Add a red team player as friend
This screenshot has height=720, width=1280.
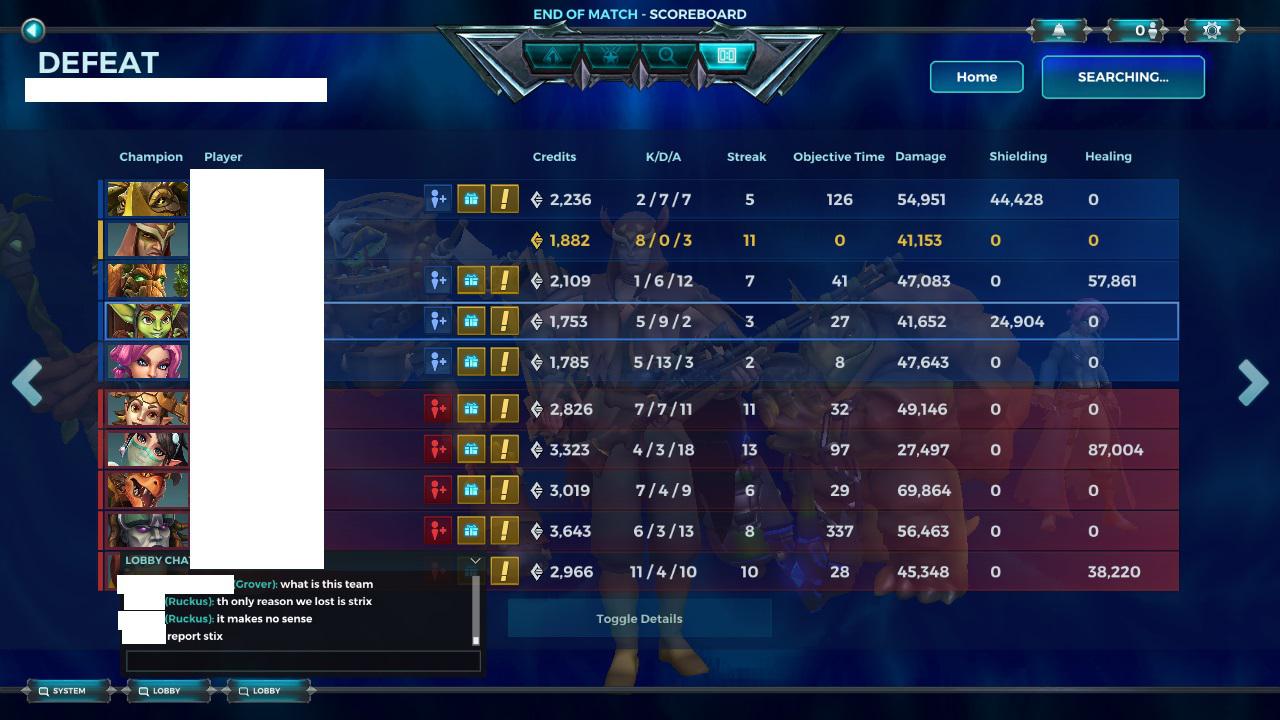coord(438,409)
